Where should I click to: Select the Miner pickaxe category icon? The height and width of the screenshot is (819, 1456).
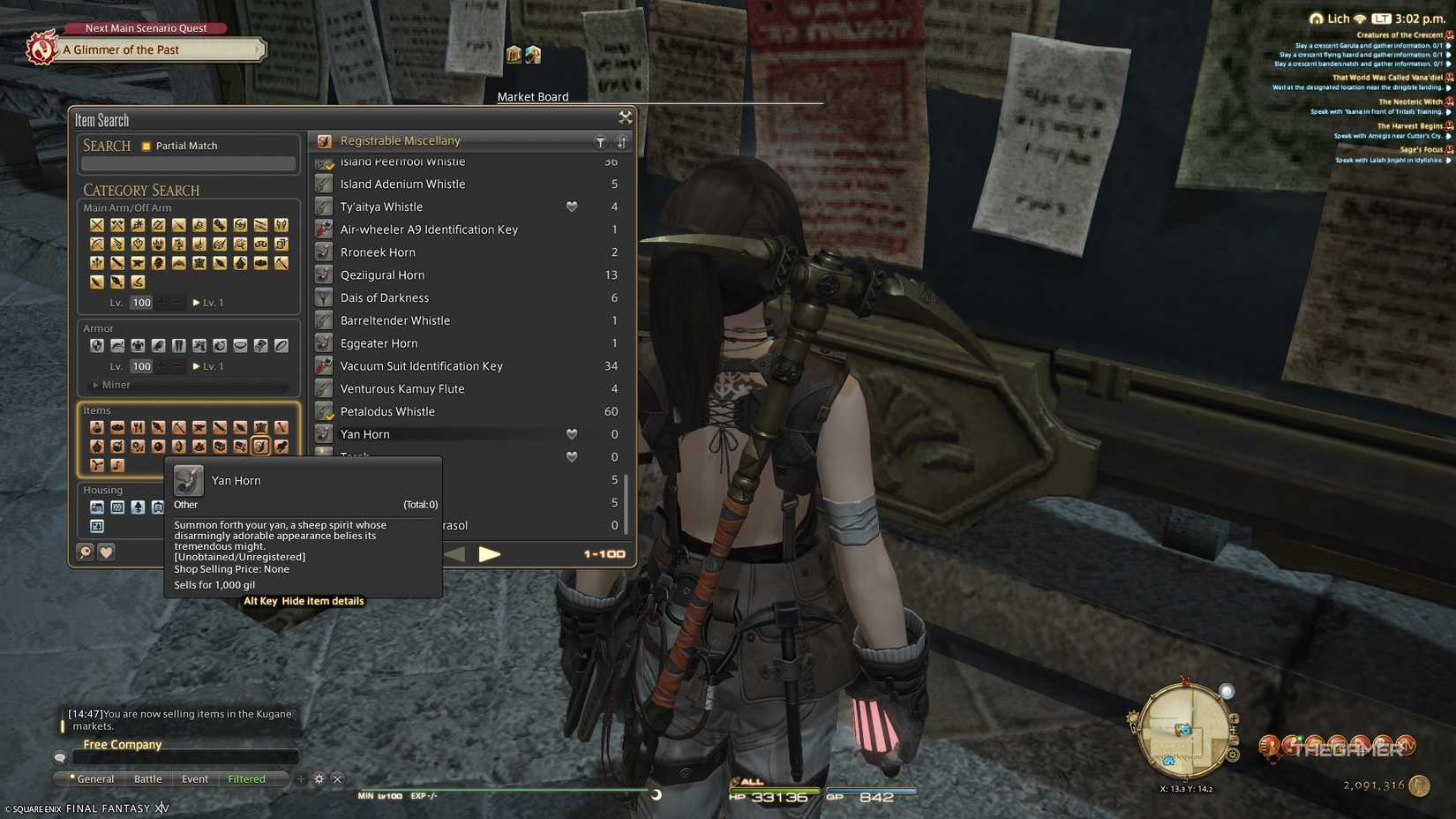[281, 262]
